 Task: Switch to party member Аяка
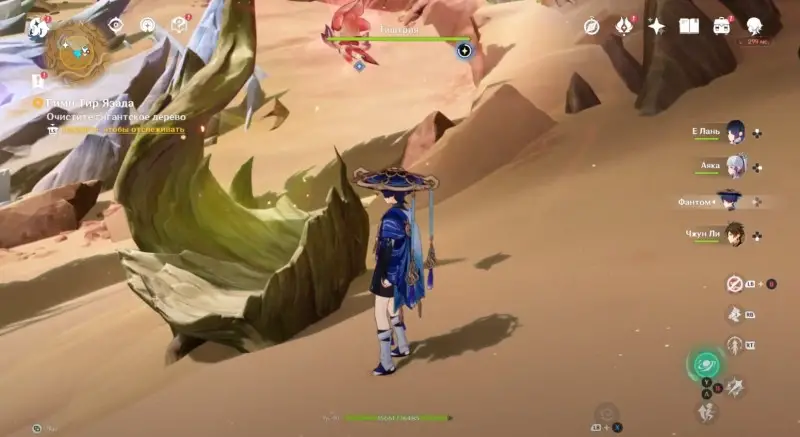[x=735, y=165]
